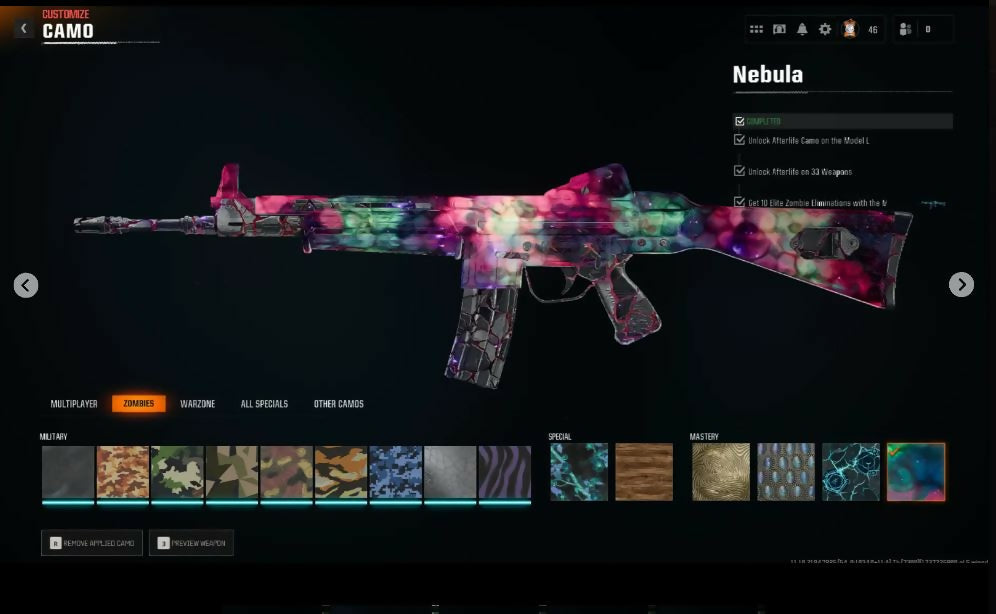996x614 pixels.
Task: Select the Zombies camo tab
Action: pos(138,404)
